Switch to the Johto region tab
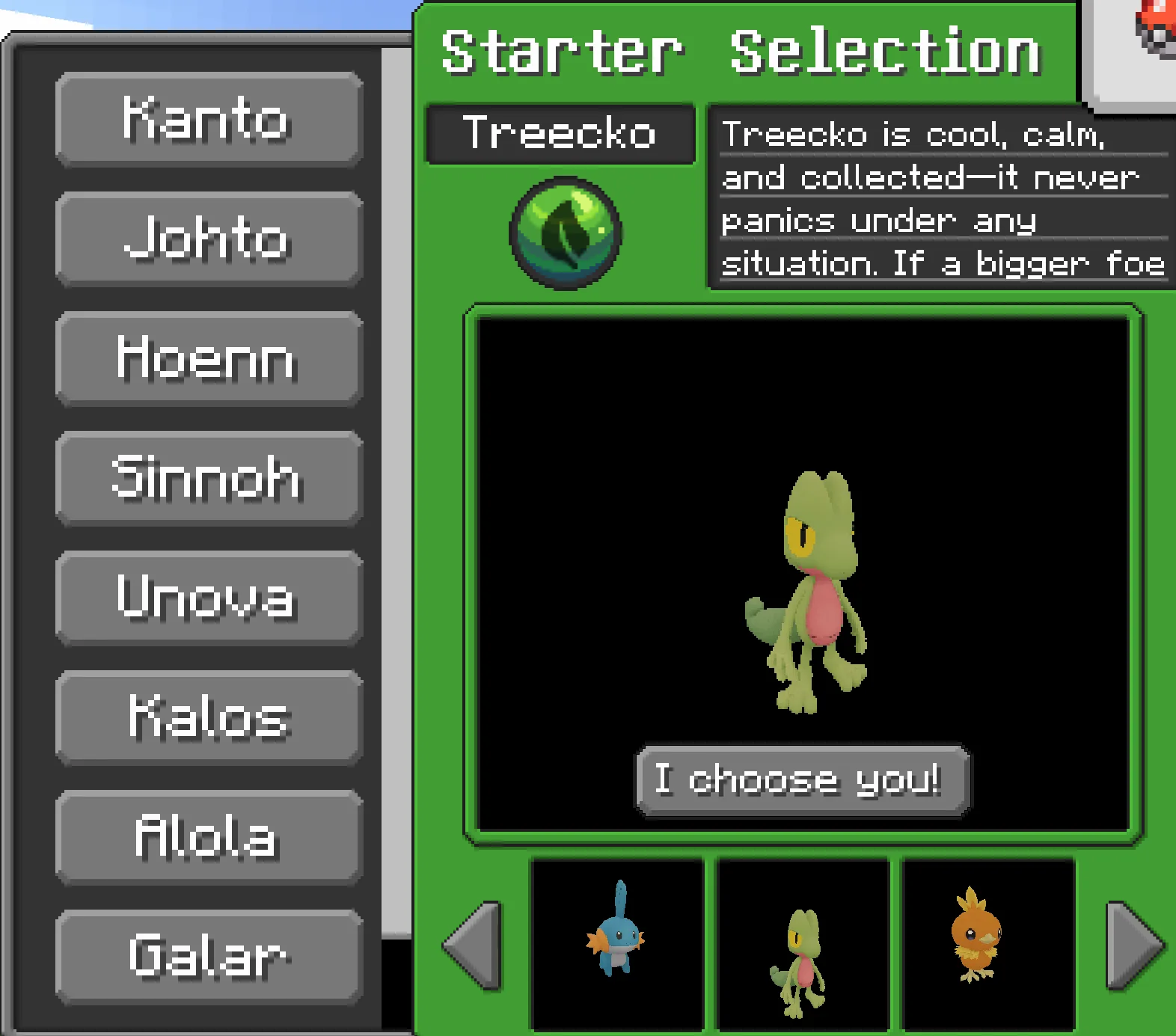The width and height of the screenshot is (1176, 1036). (208, 239)
